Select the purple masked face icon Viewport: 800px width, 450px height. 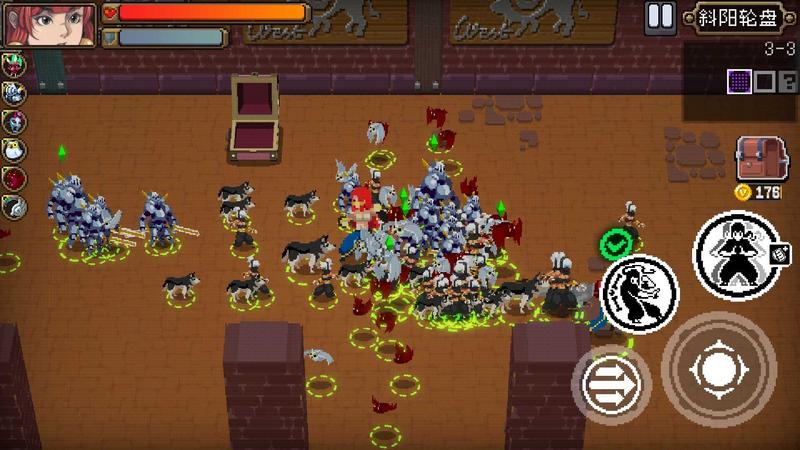click(14, 122)
